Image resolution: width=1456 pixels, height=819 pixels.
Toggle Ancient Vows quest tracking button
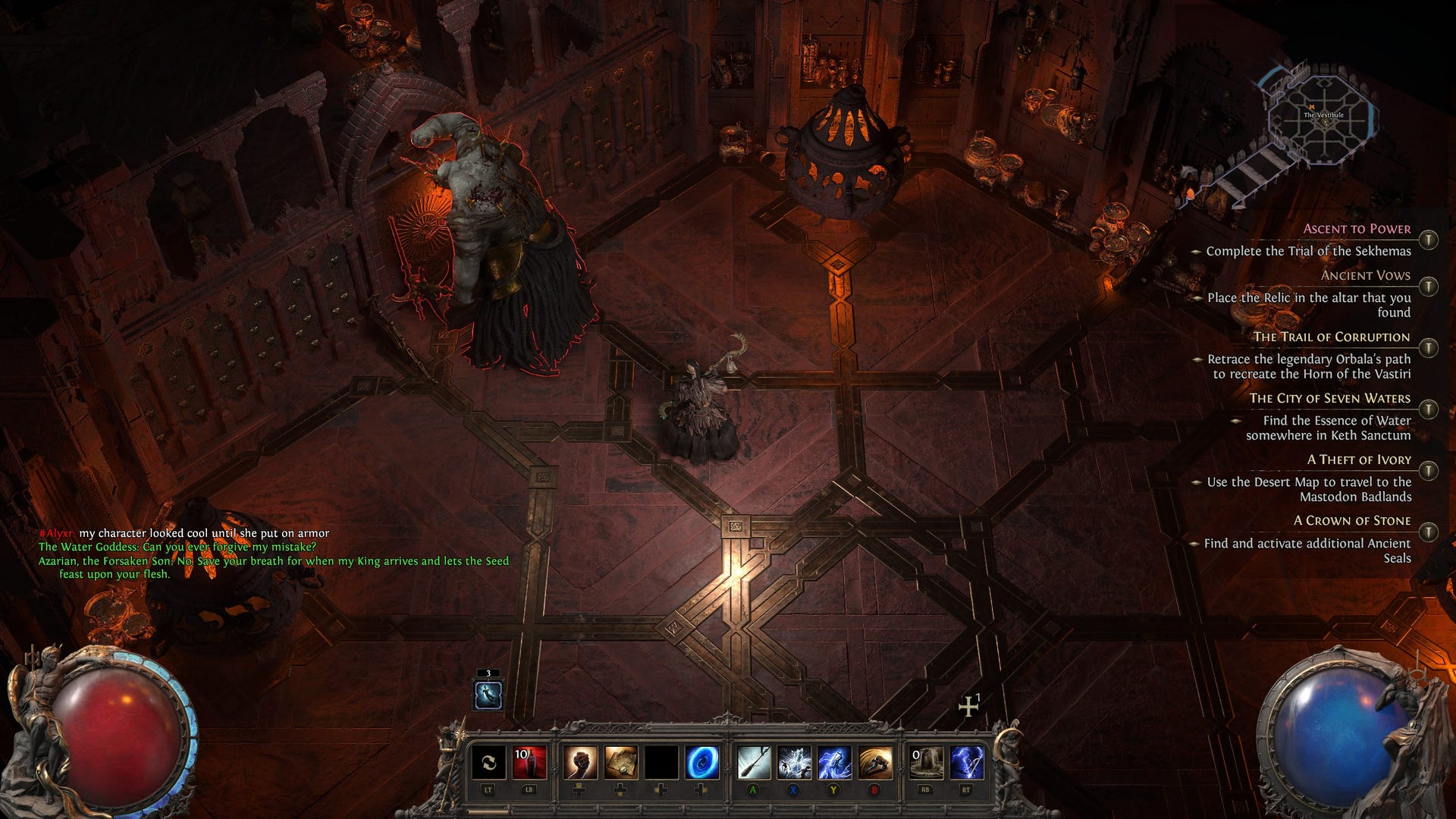1429,287
